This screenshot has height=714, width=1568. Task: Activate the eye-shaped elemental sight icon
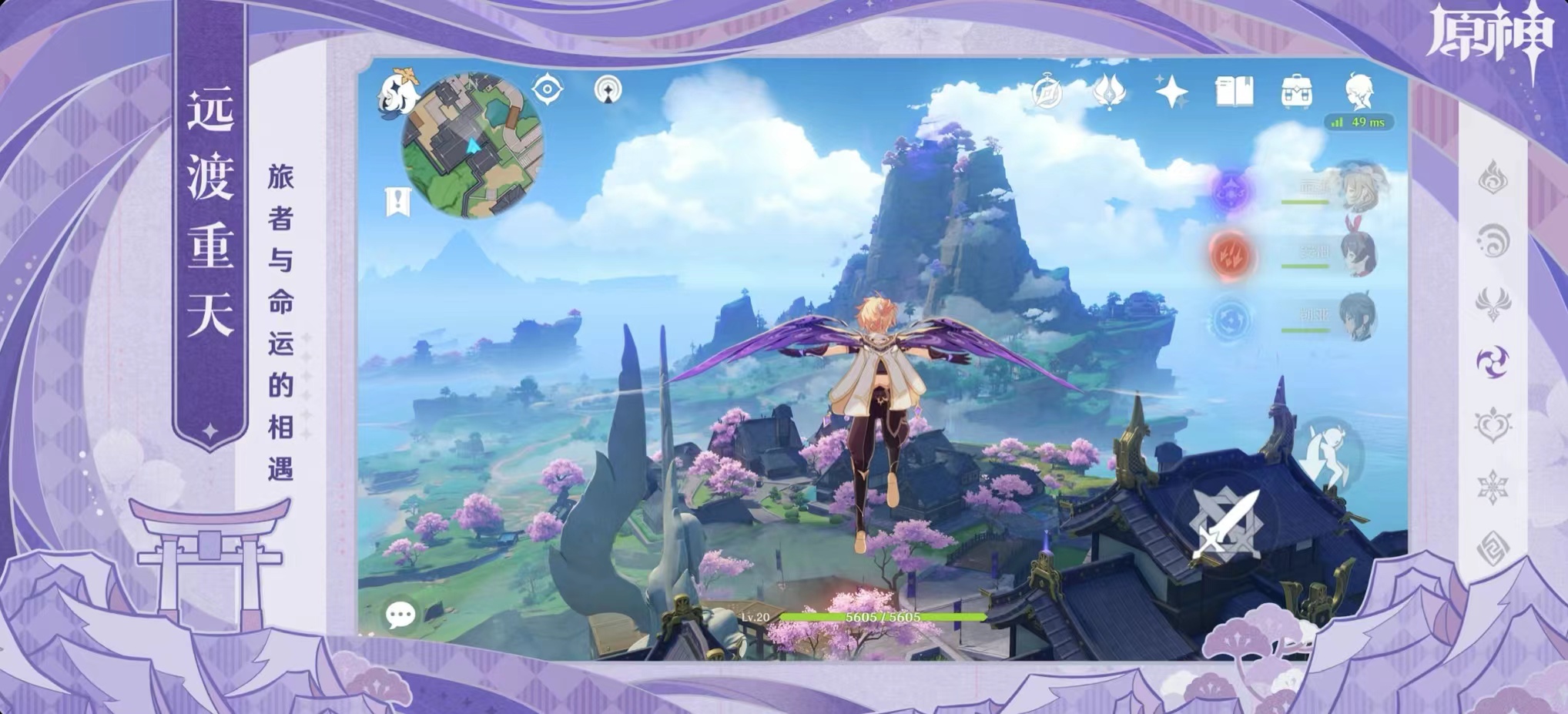tap(548, 89)
